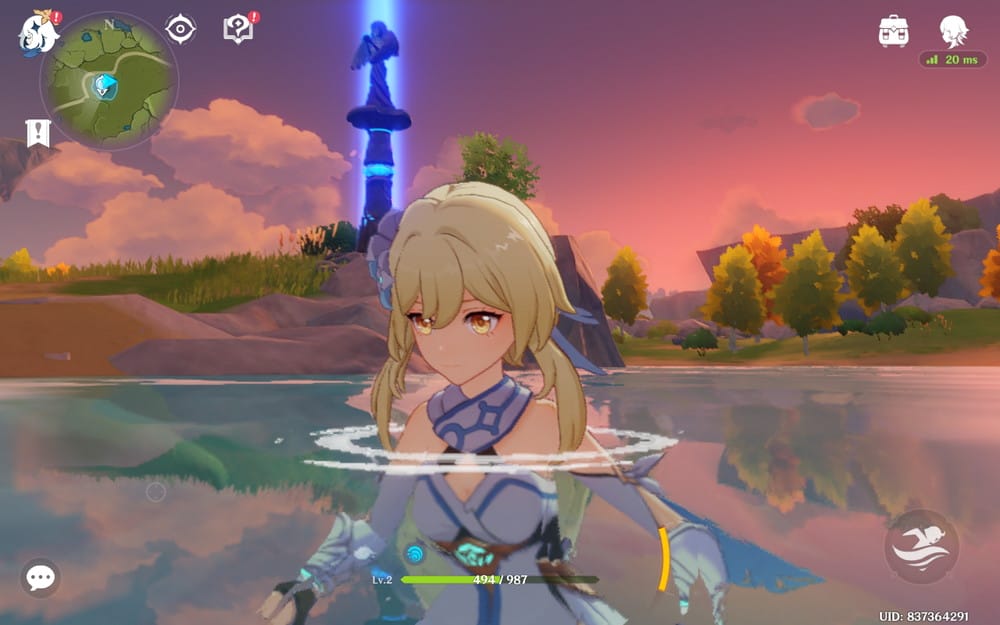
Task: Open the quest bookmark with exclamation mark
Action: click(x=38, y=133)
